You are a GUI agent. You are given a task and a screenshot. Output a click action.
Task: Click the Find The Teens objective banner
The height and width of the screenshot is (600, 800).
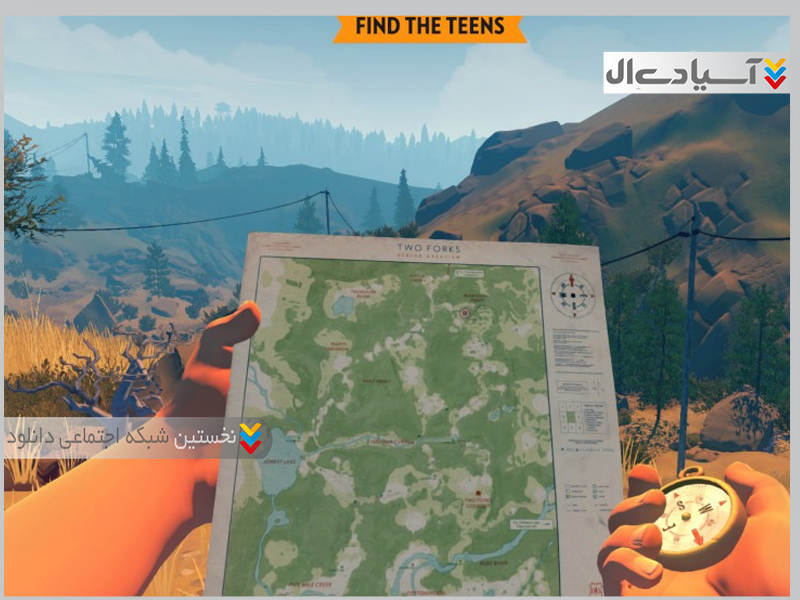click(x=430, y=26)
